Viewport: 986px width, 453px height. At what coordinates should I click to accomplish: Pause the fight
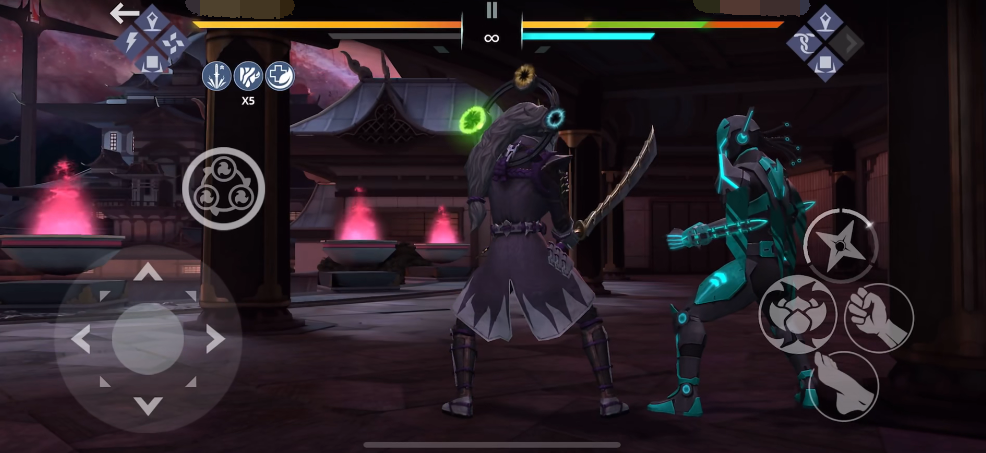tap(491, 10)
